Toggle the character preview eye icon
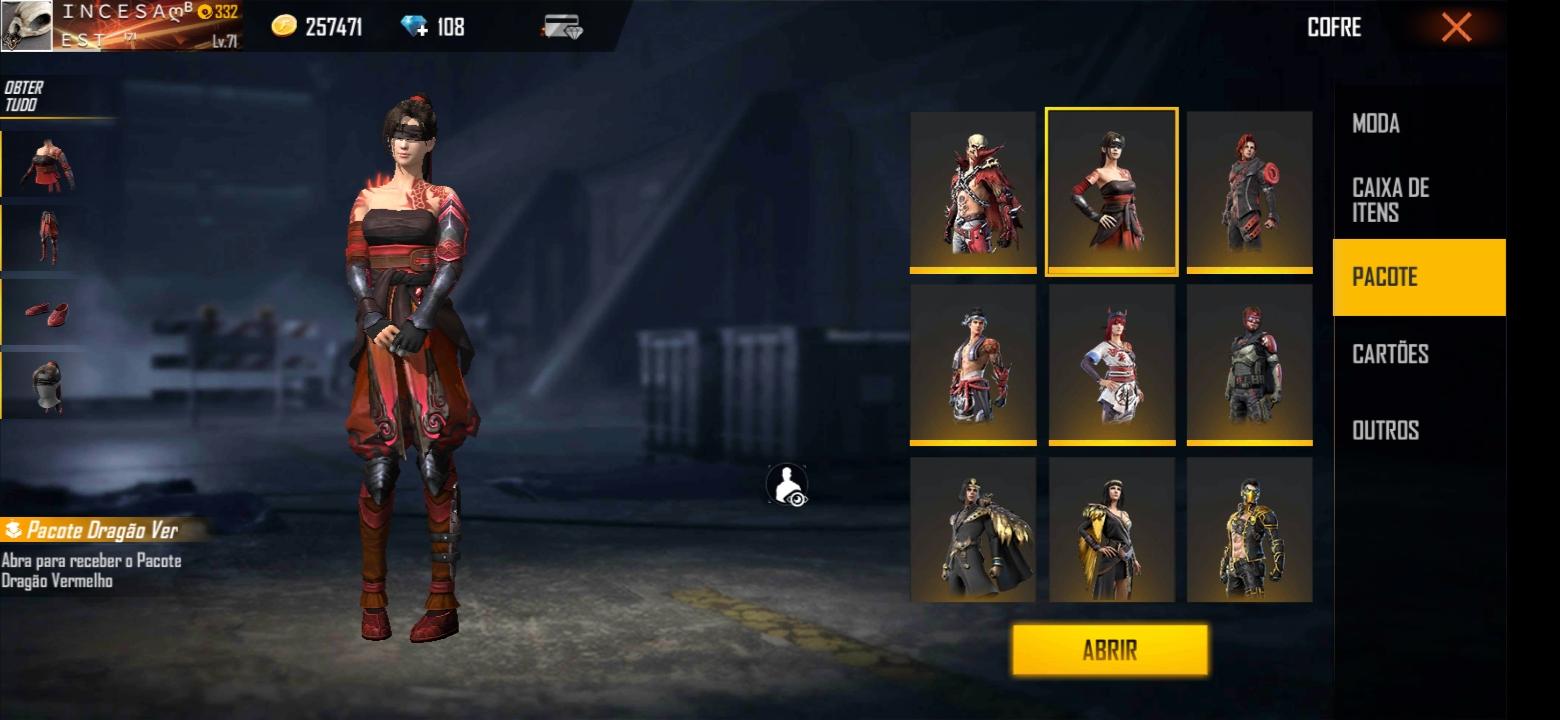This screenshot has height=720, width=1560. click(x=787, y=486)
